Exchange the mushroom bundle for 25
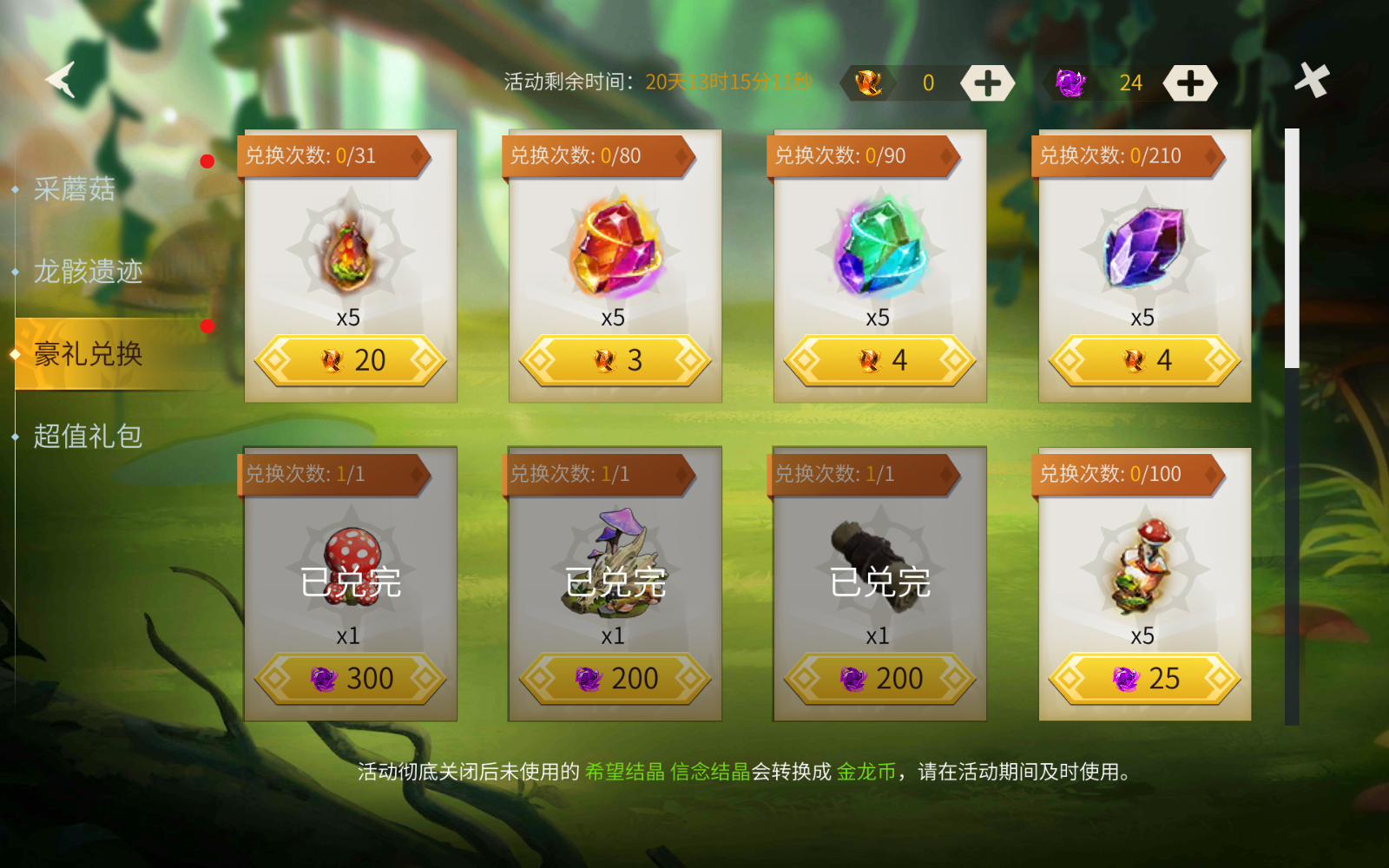Viewport: 1389px width, 868px height. (1145, 679)
